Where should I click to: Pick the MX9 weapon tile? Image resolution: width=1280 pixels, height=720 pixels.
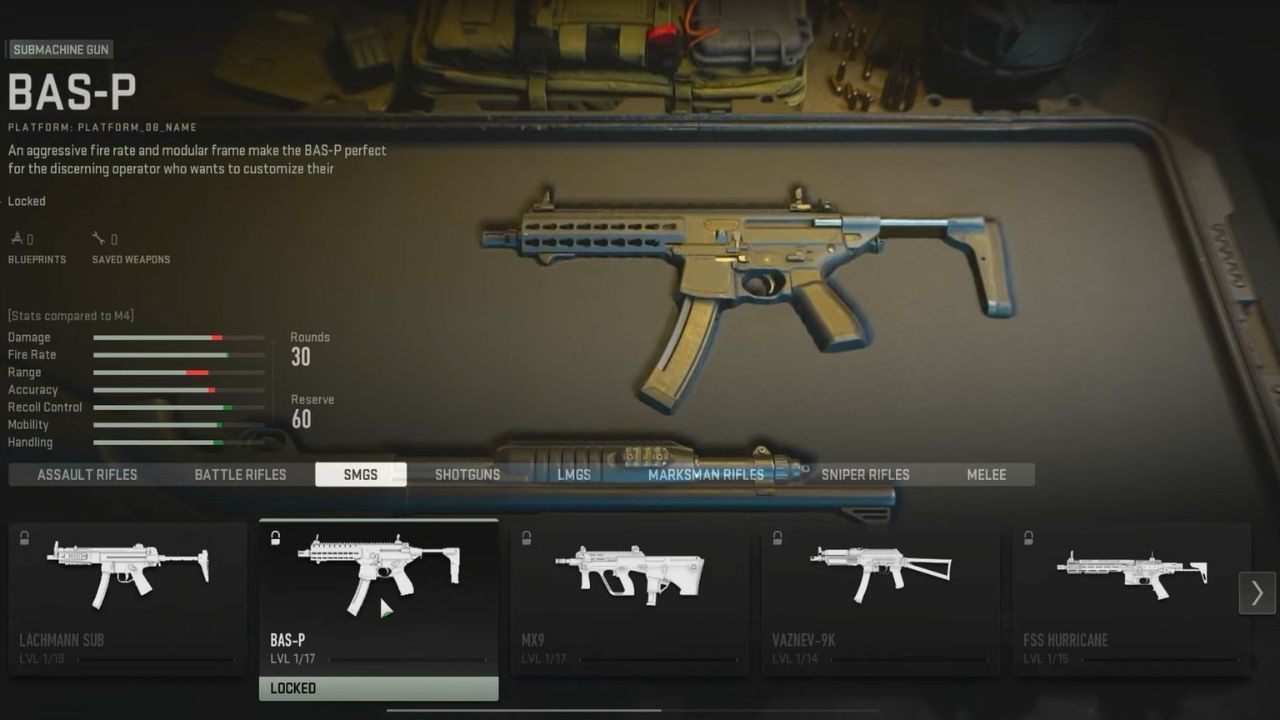point(629,597)
